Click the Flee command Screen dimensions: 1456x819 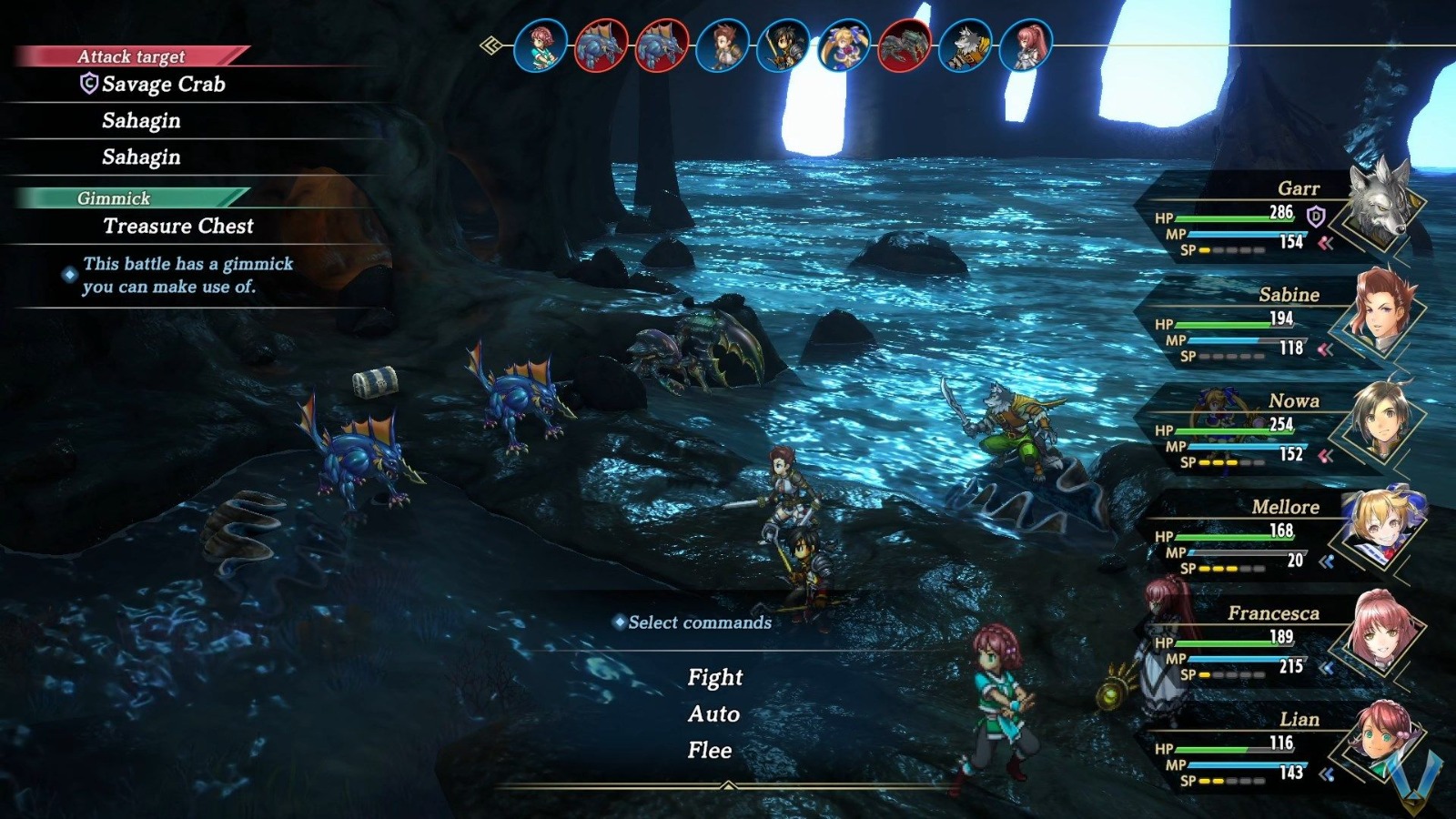tap(712, 751)
